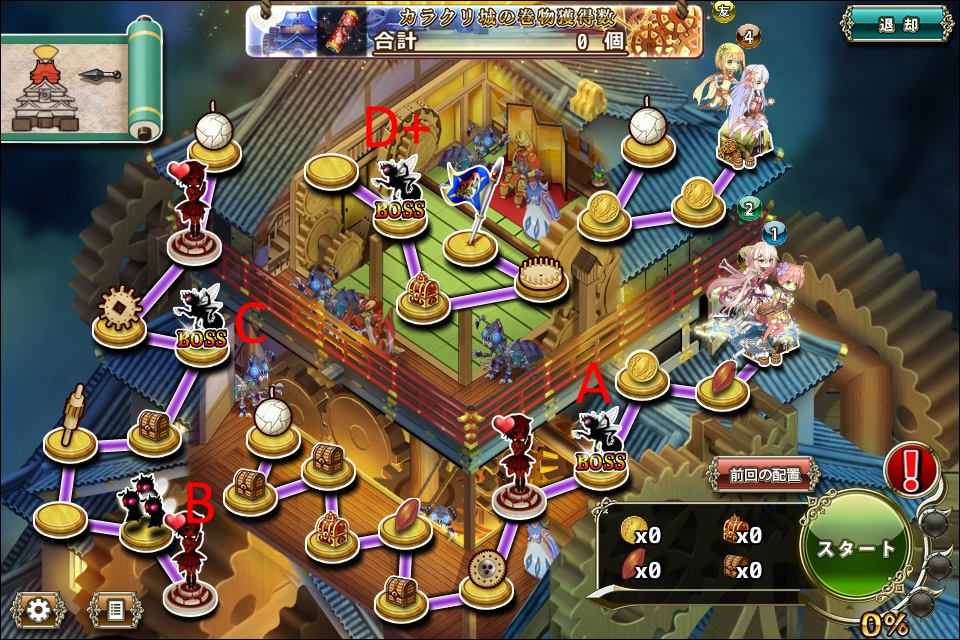
Task: Select the boss node labeled A
Action: tap(602, 448)
